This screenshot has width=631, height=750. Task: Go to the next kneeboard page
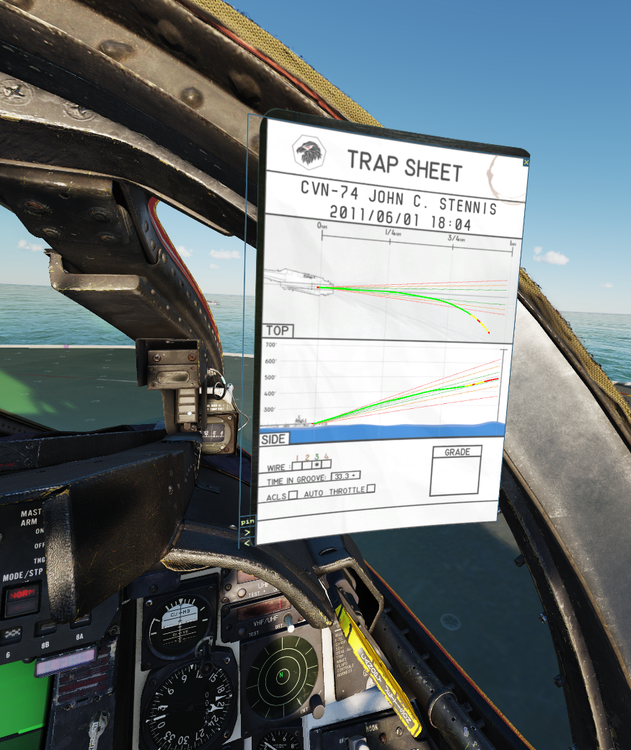tap(247, 532)
